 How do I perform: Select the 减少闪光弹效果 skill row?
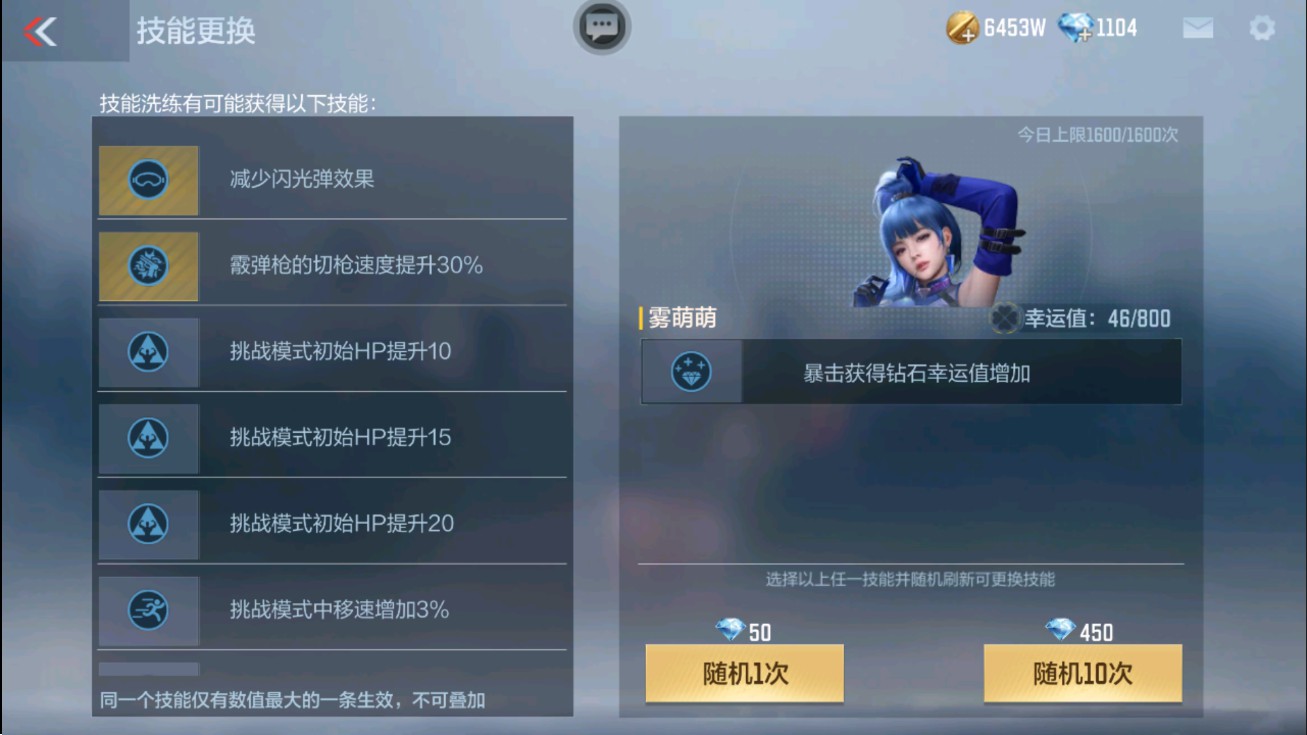pyautogui.click(x=330, y=181)
